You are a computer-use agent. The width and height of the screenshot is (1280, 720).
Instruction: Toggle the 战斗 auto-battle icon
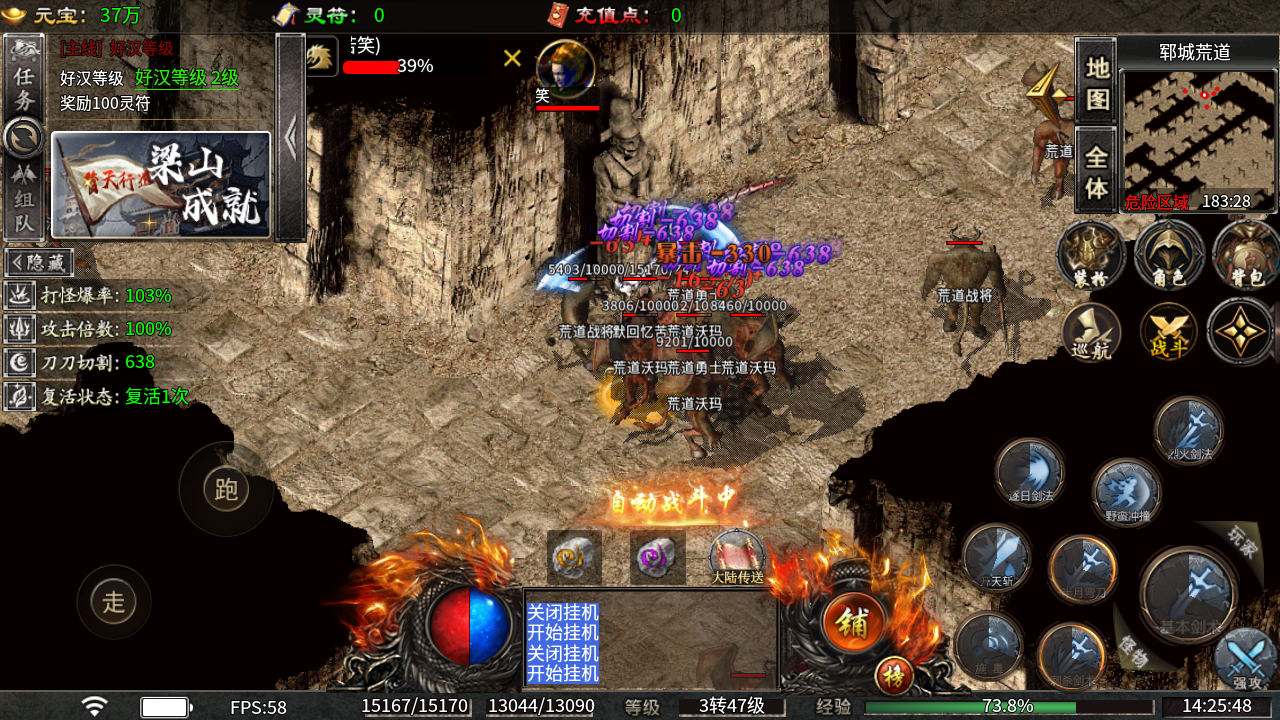coord(1168,332)
